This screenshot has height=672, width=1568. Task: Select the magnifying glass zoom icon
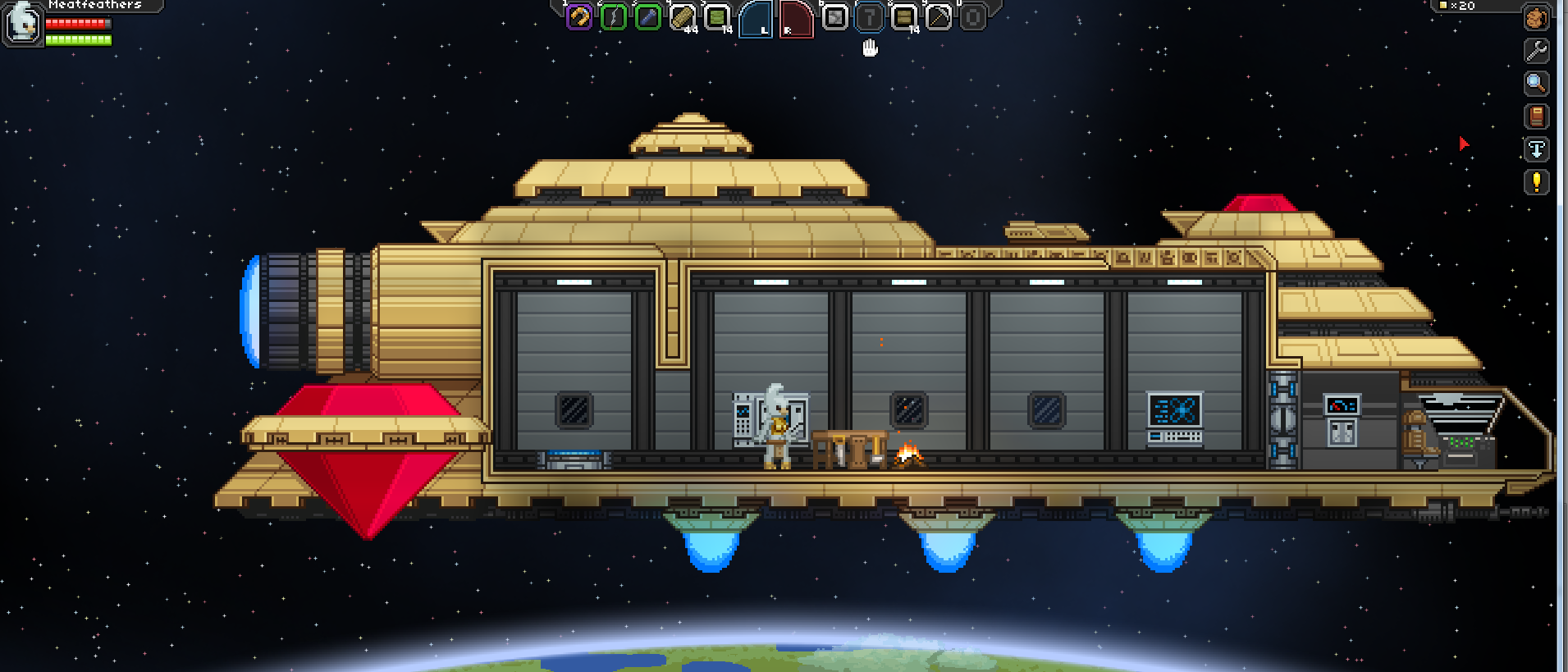pos(1538,83)
